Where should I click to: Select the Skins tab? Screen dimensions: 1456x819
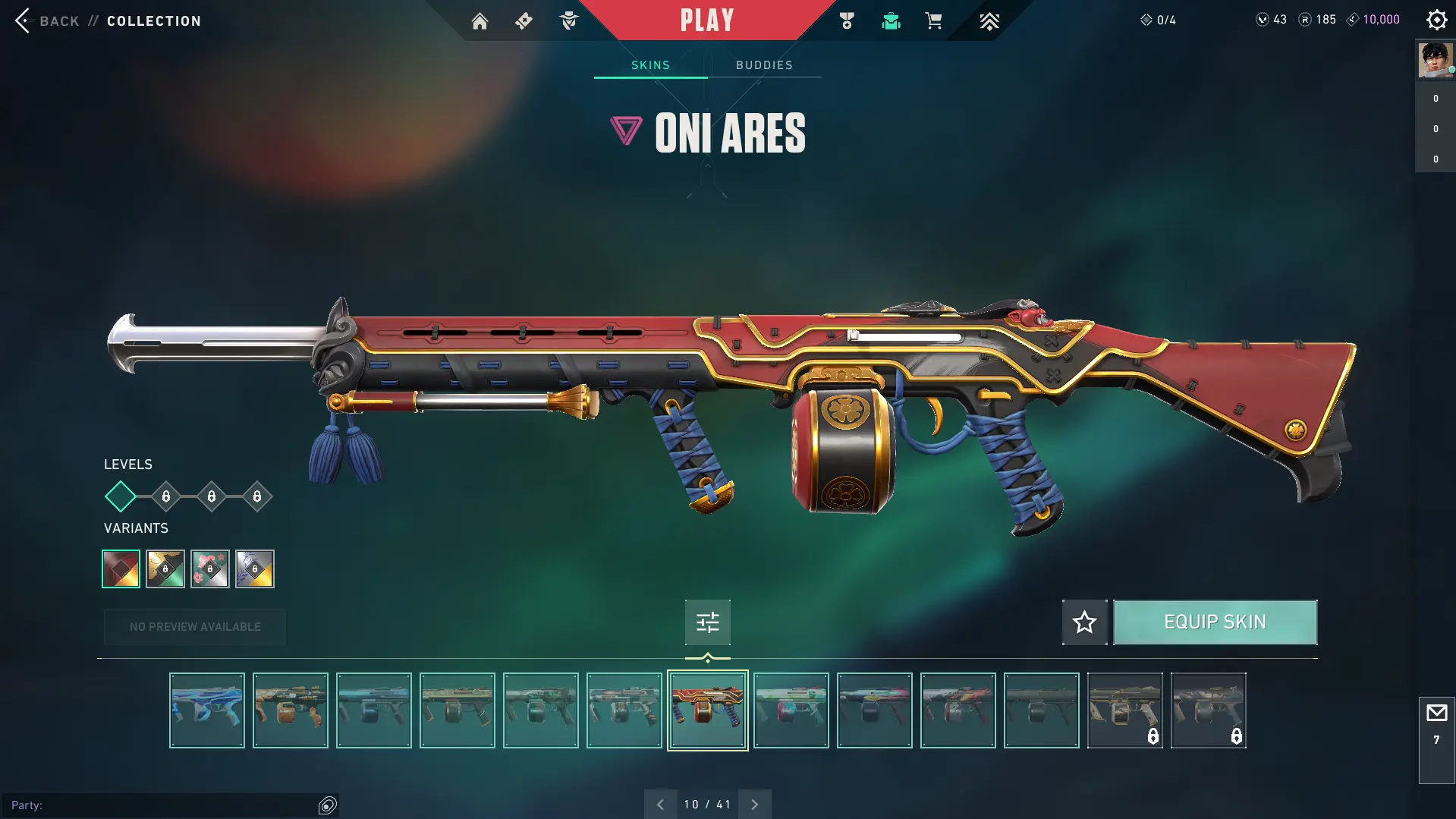(x=650, y=65)
